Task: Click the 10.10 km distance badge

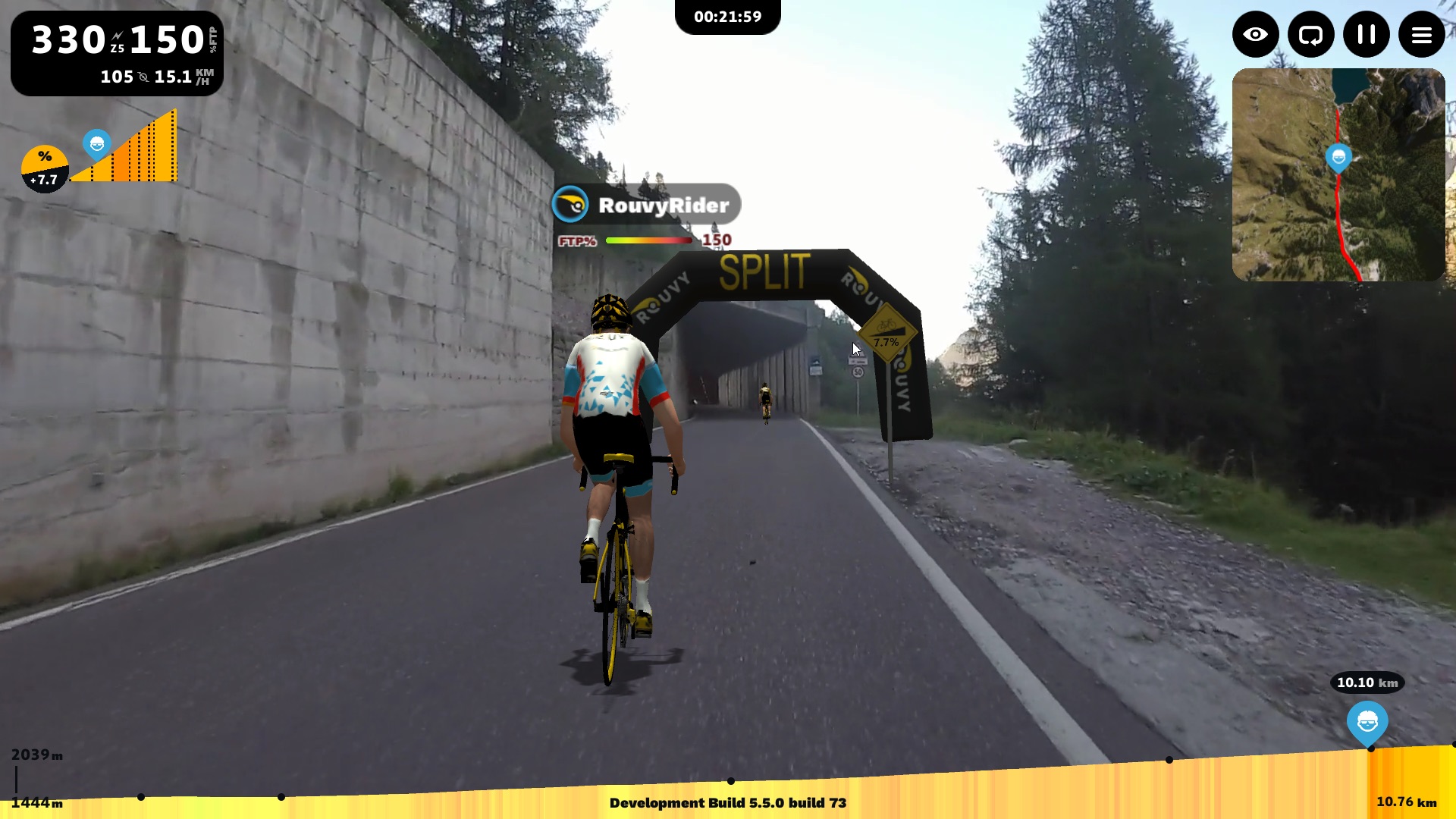Action: point(1367,682)
